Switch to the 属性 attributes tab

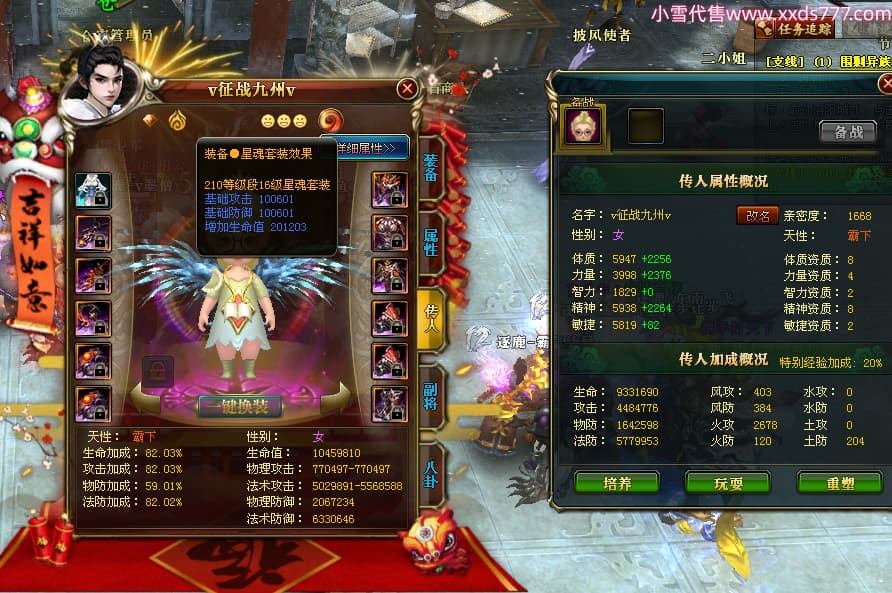(431, 241)
